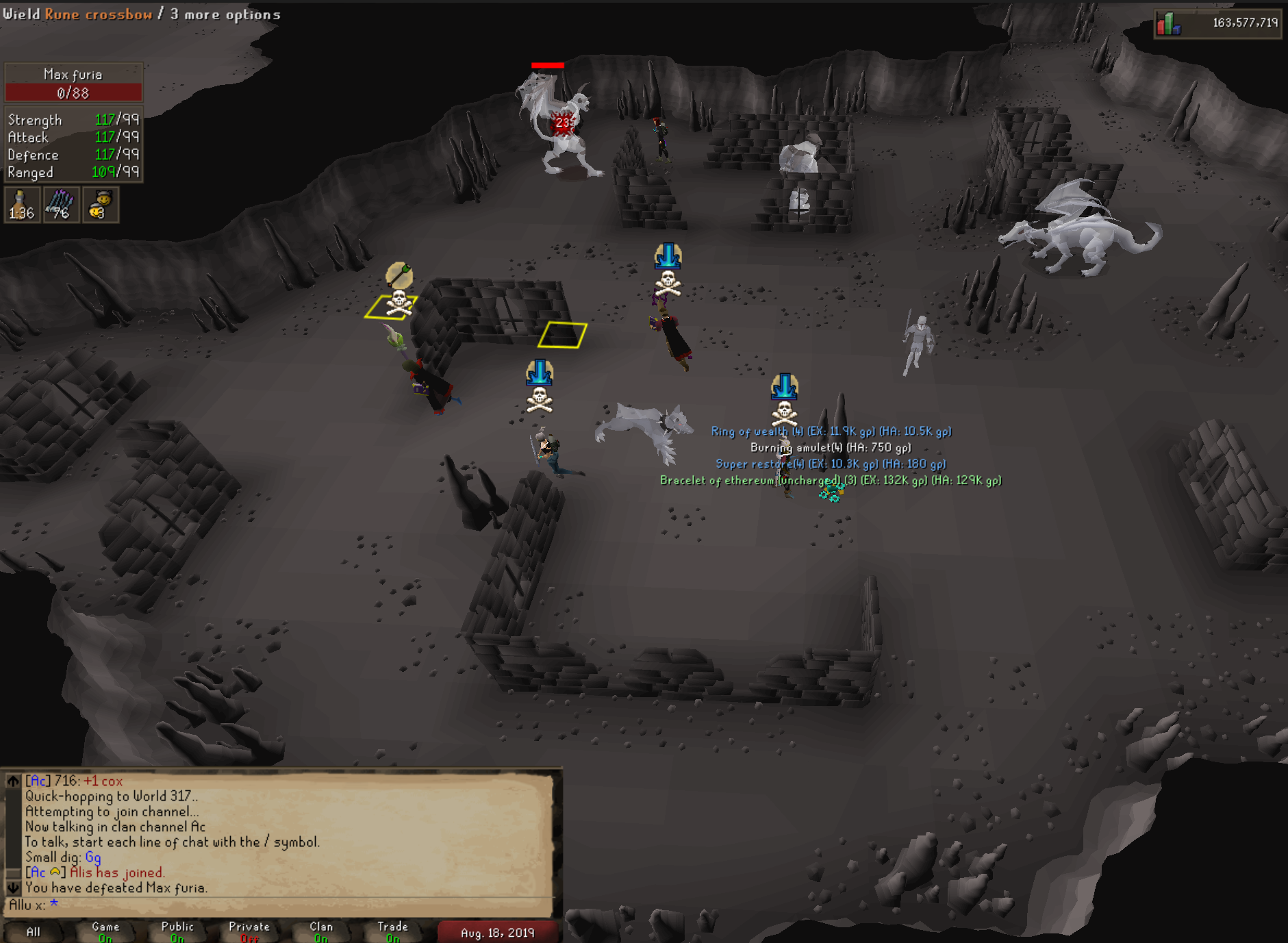
Task: Focus the chat input line
Action: pyautogui.click(x=274, y=905)
